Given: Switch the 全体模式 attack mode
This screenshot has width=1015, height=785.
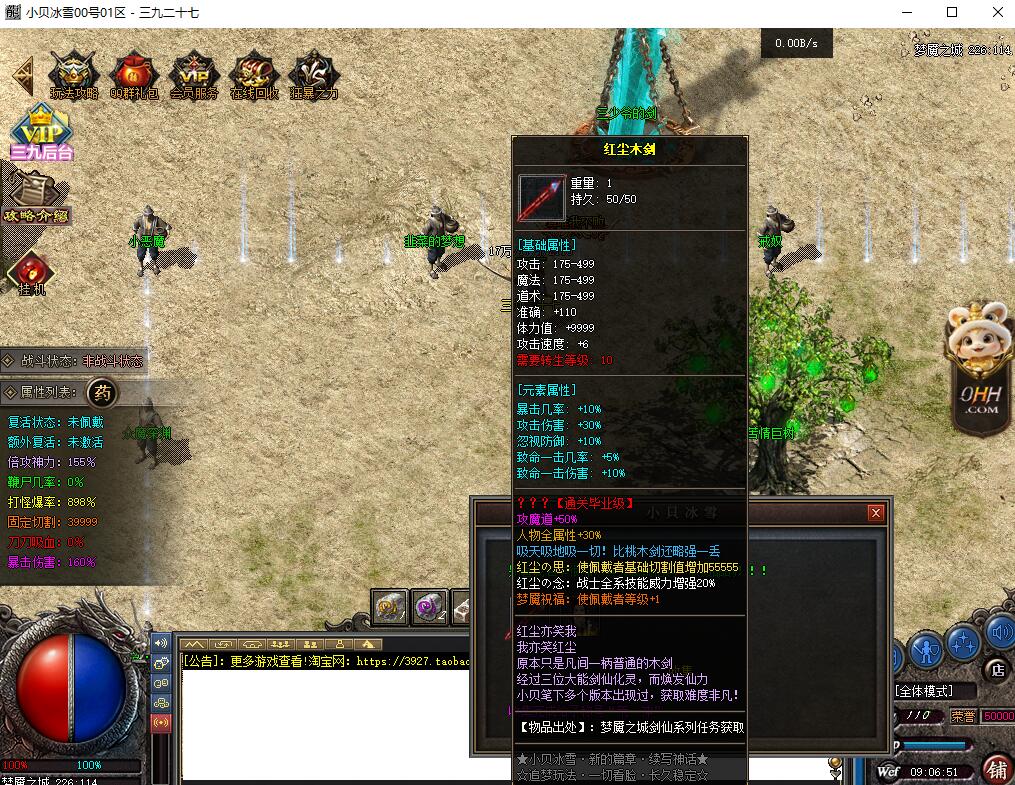Looking at the screenshot, I should (x=934, y=691).
